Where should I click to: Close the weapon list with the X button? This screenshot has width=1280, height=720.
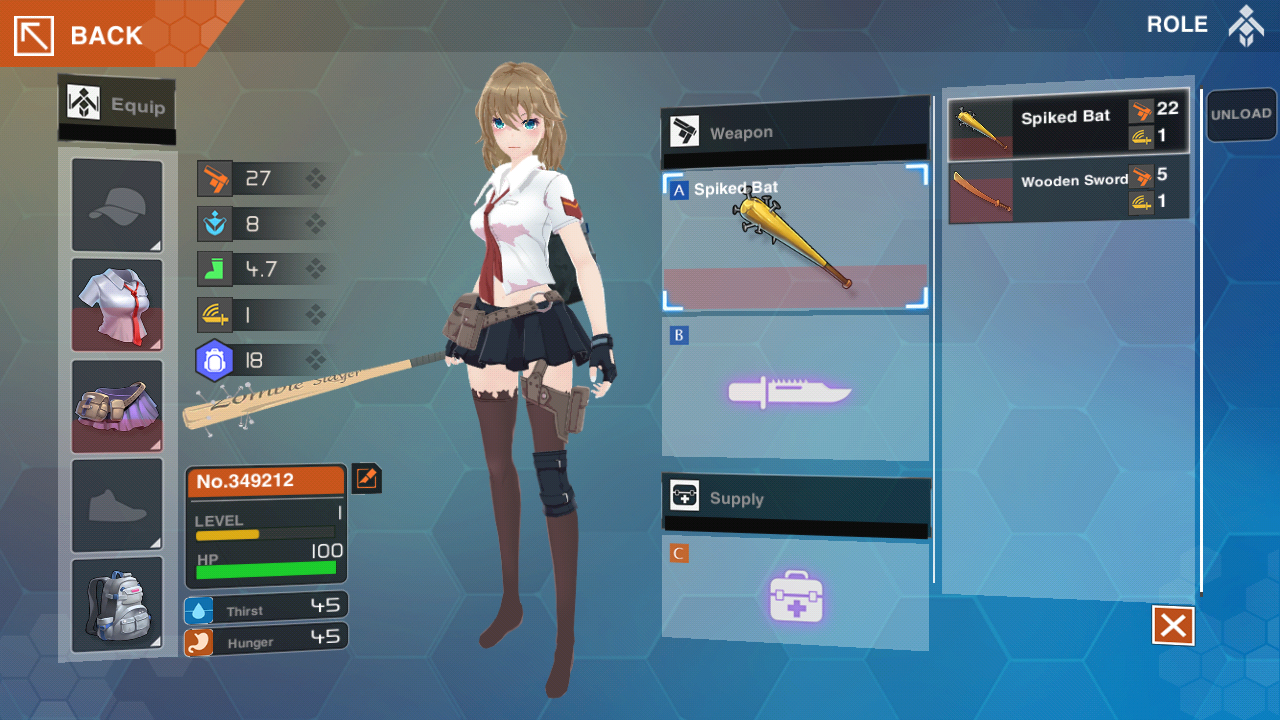(1173, 627)
